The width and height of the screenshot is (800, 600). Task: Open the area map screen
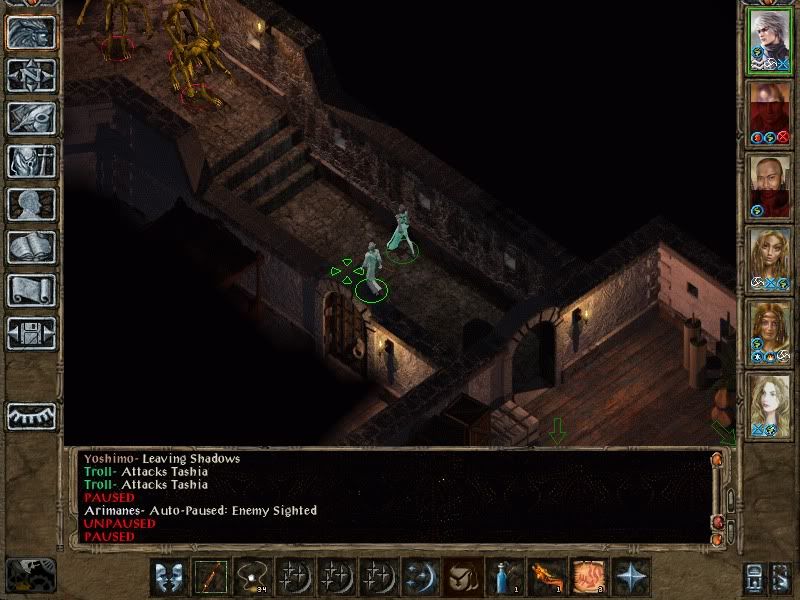click(31, 73)
